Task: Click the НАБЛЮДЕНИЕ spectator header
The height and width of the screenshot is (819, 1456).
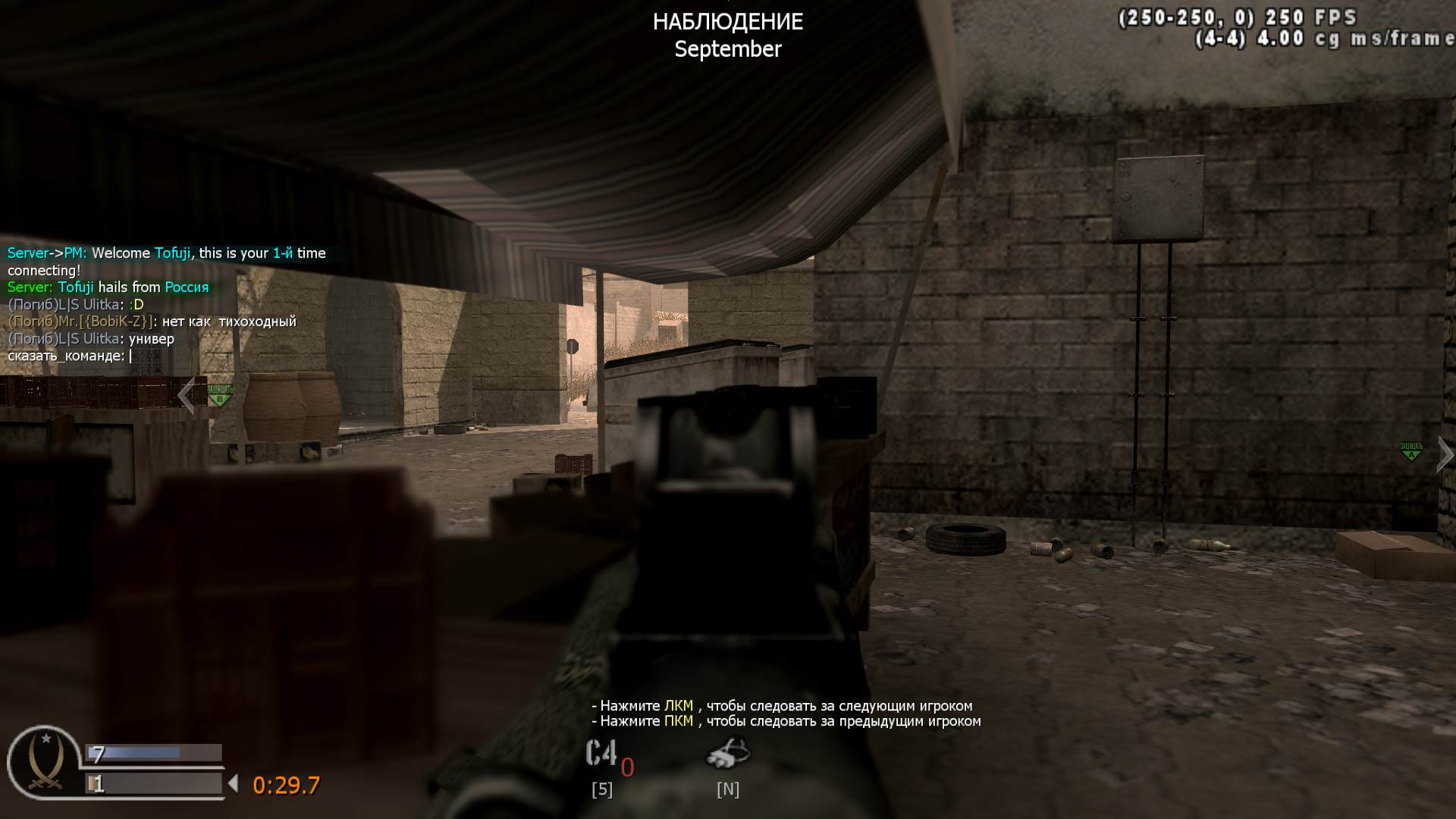Action: point(727,21)
